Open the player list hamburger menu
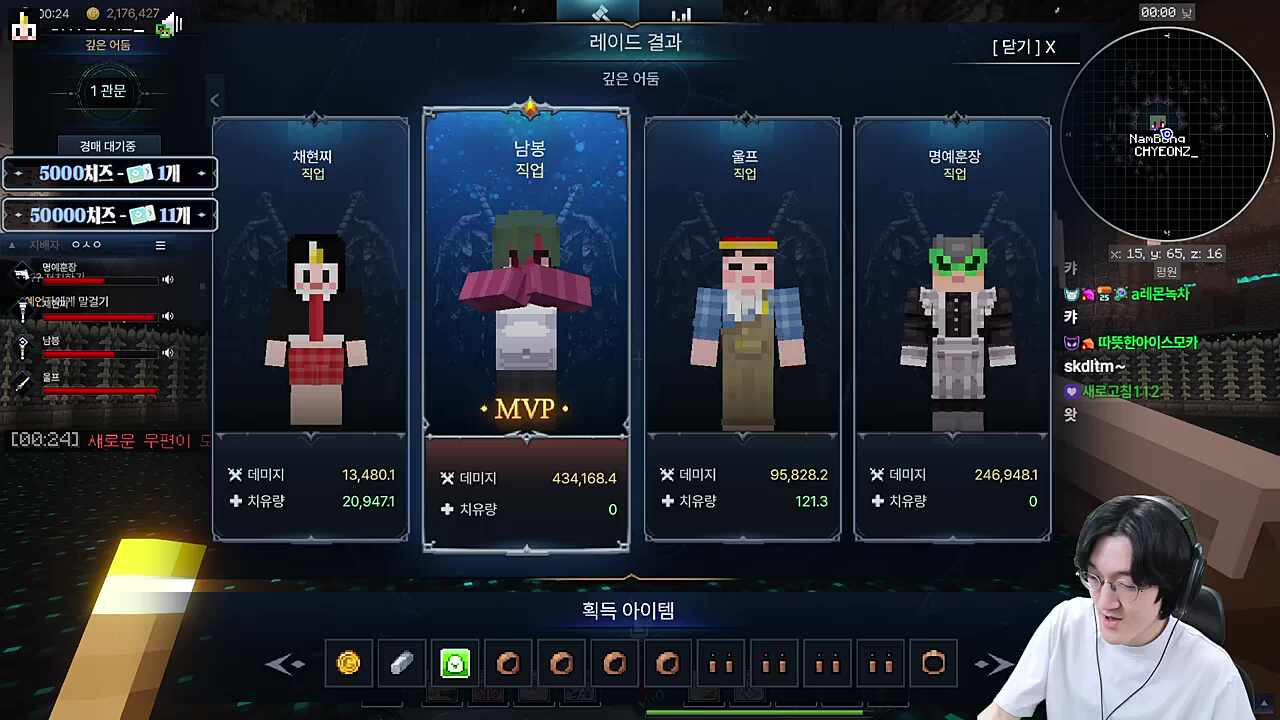1280x720 pixels. click(160, 245)
